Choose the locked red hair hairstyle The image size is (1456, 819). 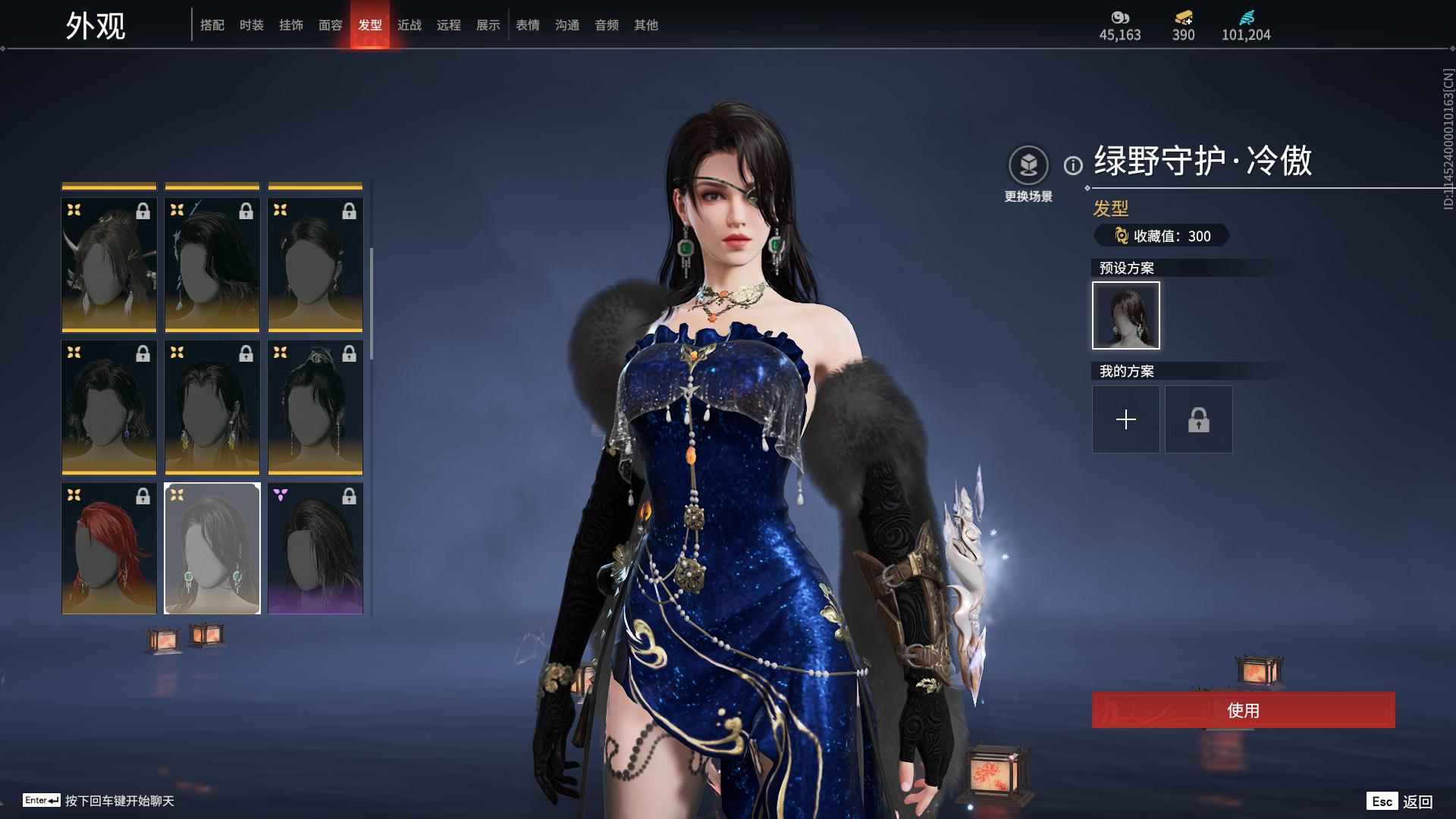(x=109, y=548)
